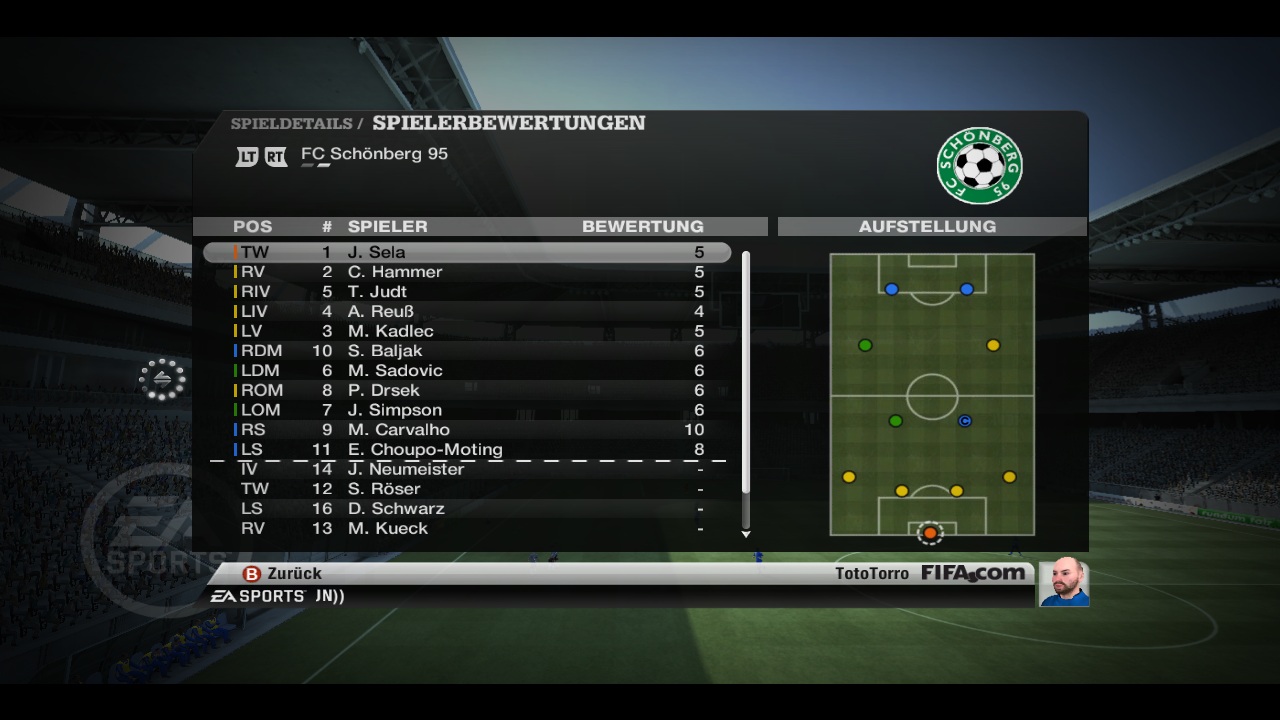Image resolution: width=1280 pixels, height=720 pixels.
Task: Select J. Simpson's rating row
Action: (467, 410)
